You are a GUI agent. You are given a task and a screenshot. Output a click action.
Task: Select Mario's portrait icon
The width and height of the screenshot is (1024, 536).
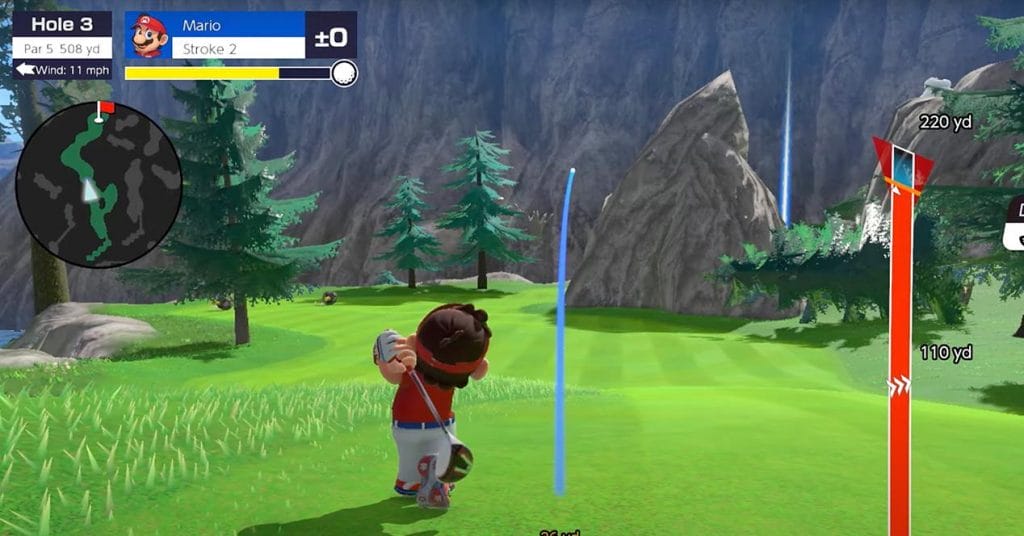point(148,36)
